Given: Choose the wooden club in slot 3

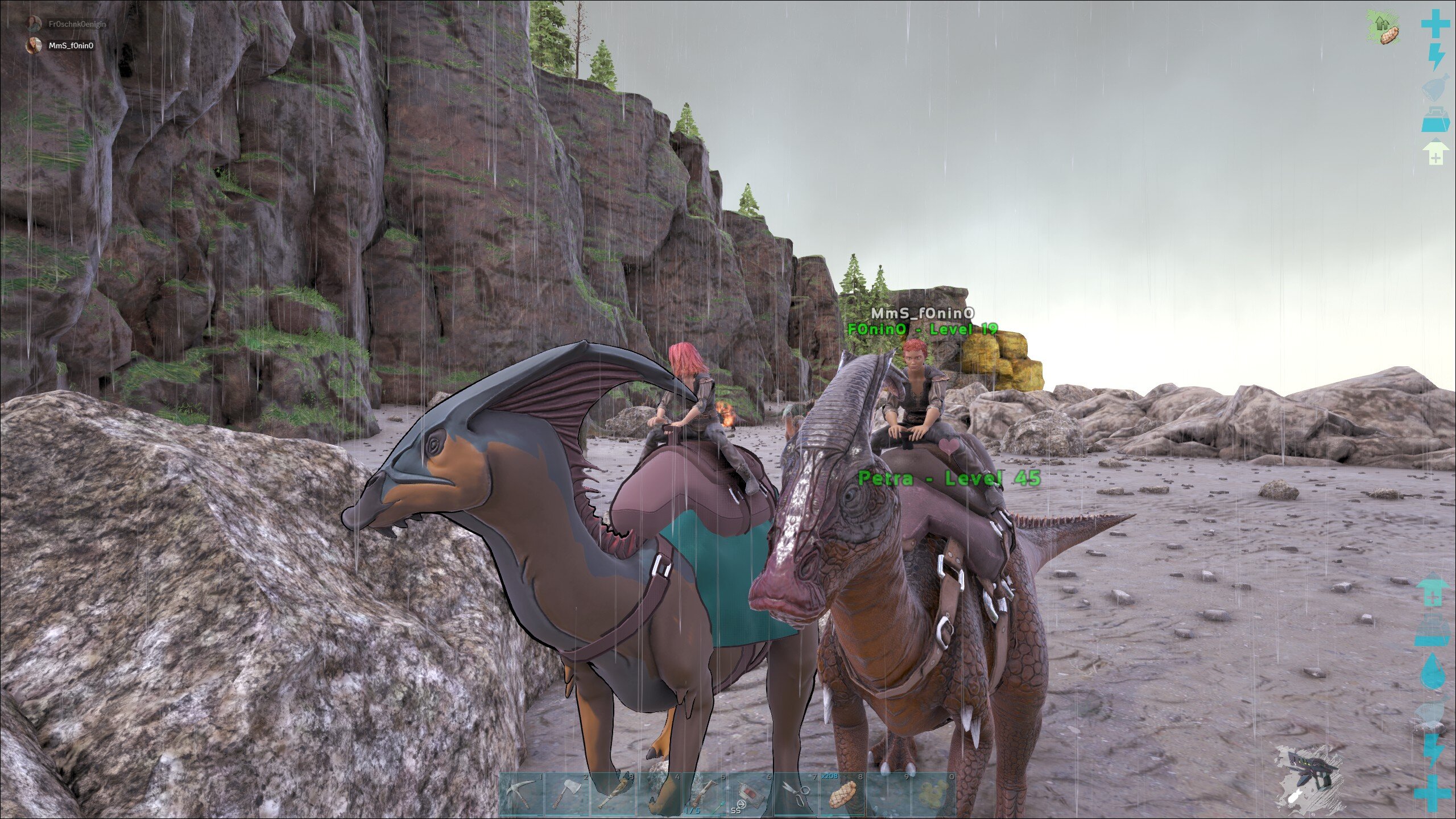Looking at the screenshot, I should [x=613, y=795].
